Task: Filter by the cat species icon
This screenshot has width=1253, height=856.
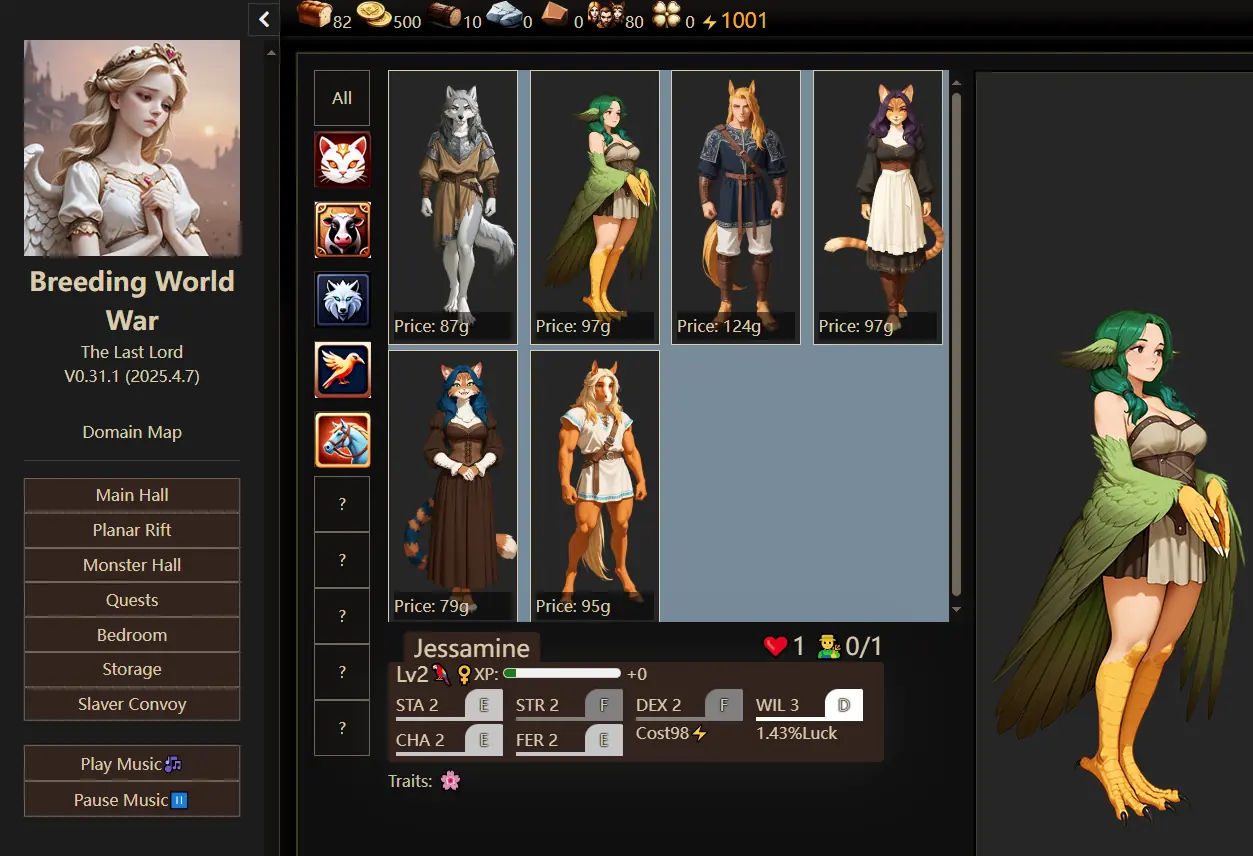Action: pyautogui.click(x=342, y=160)
